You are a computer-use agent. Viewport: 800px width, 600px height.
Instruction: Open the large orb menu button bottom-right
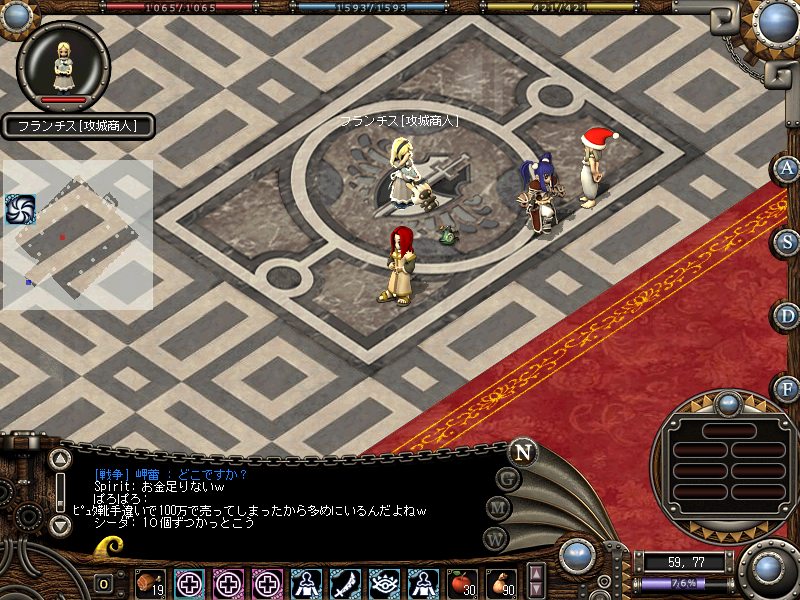768,568
